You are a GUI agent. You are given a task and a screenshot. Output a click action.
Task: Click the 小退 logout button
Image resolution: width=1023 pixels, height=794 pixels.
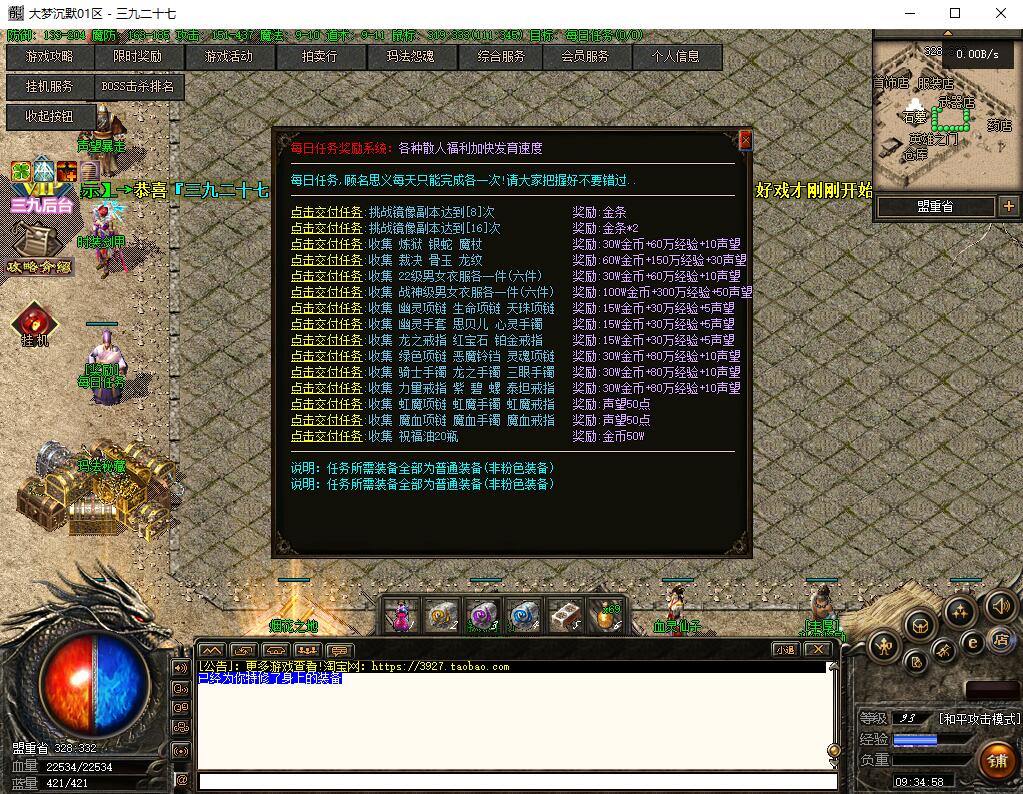tap(785, 649)
